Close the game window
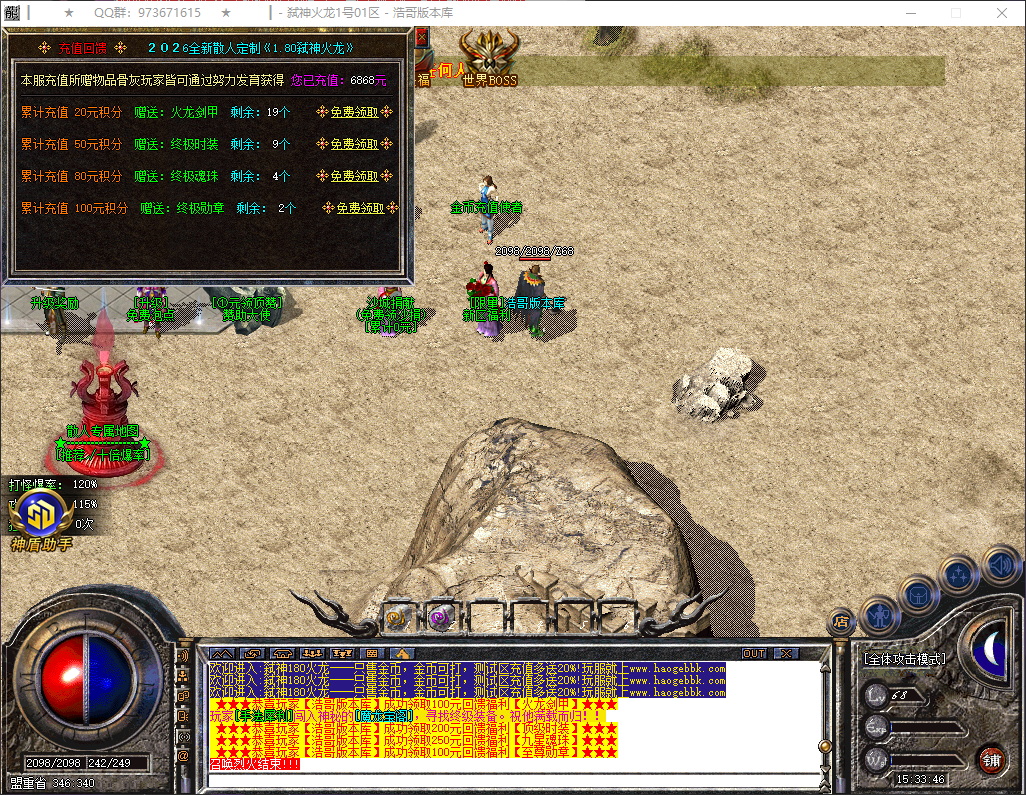This screenshot has height=795, width=1026. 1001,13
